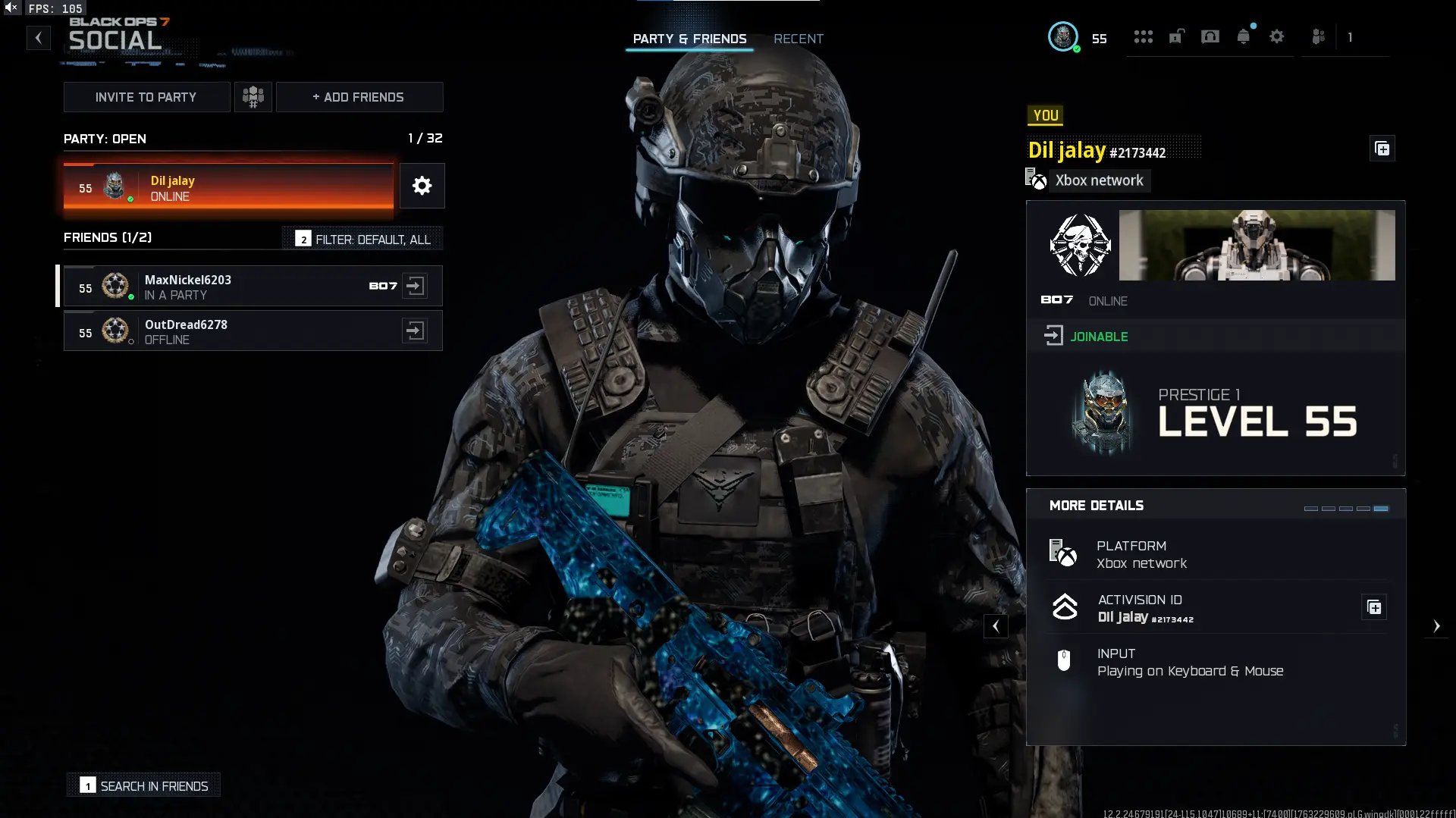Click the headset chat channels icon
Viewport: 1456px width, 818px height.
pyautogui.click(x=1210, y=36)
